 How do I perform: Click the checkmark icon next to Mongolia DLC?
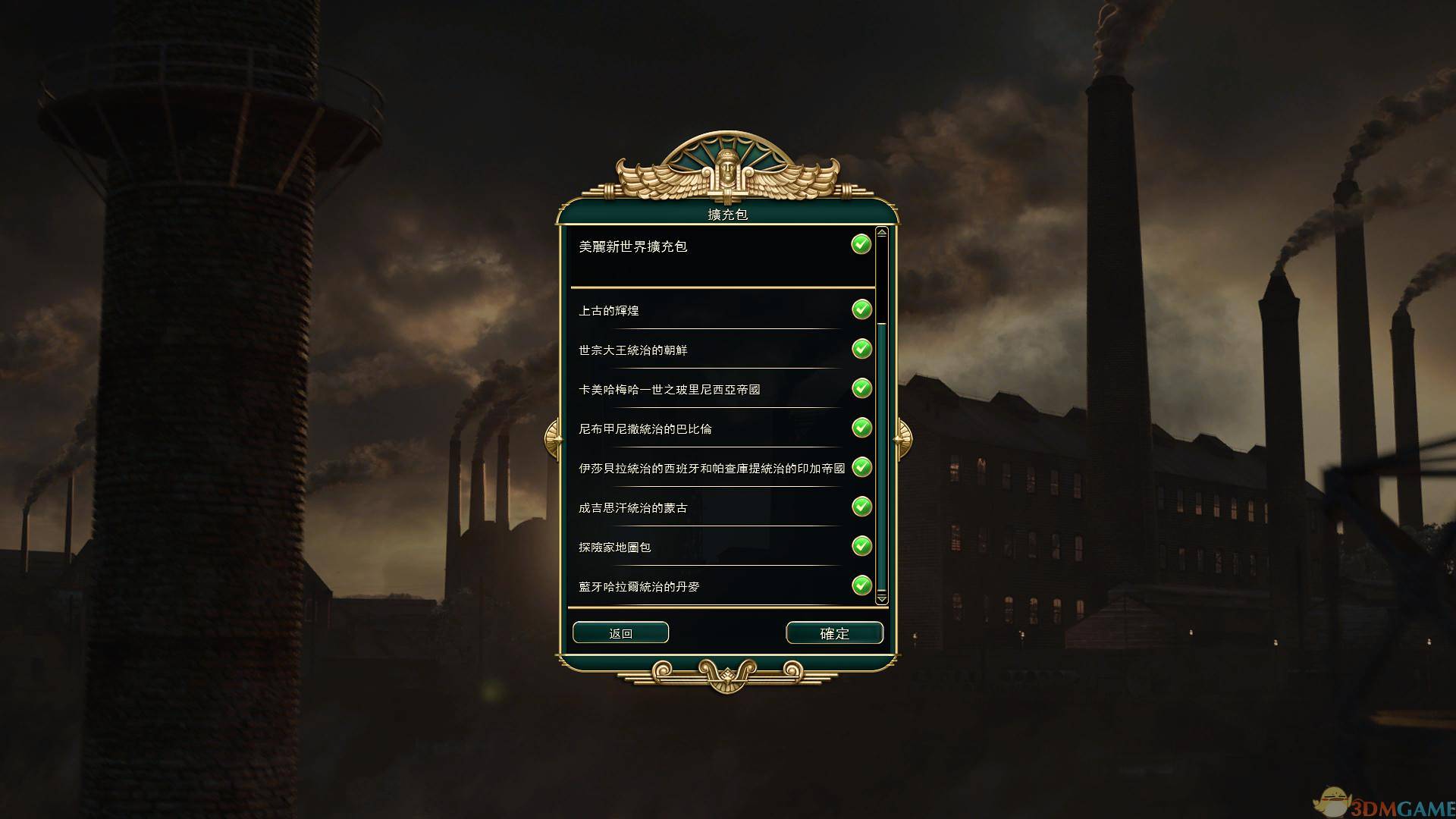861,507
